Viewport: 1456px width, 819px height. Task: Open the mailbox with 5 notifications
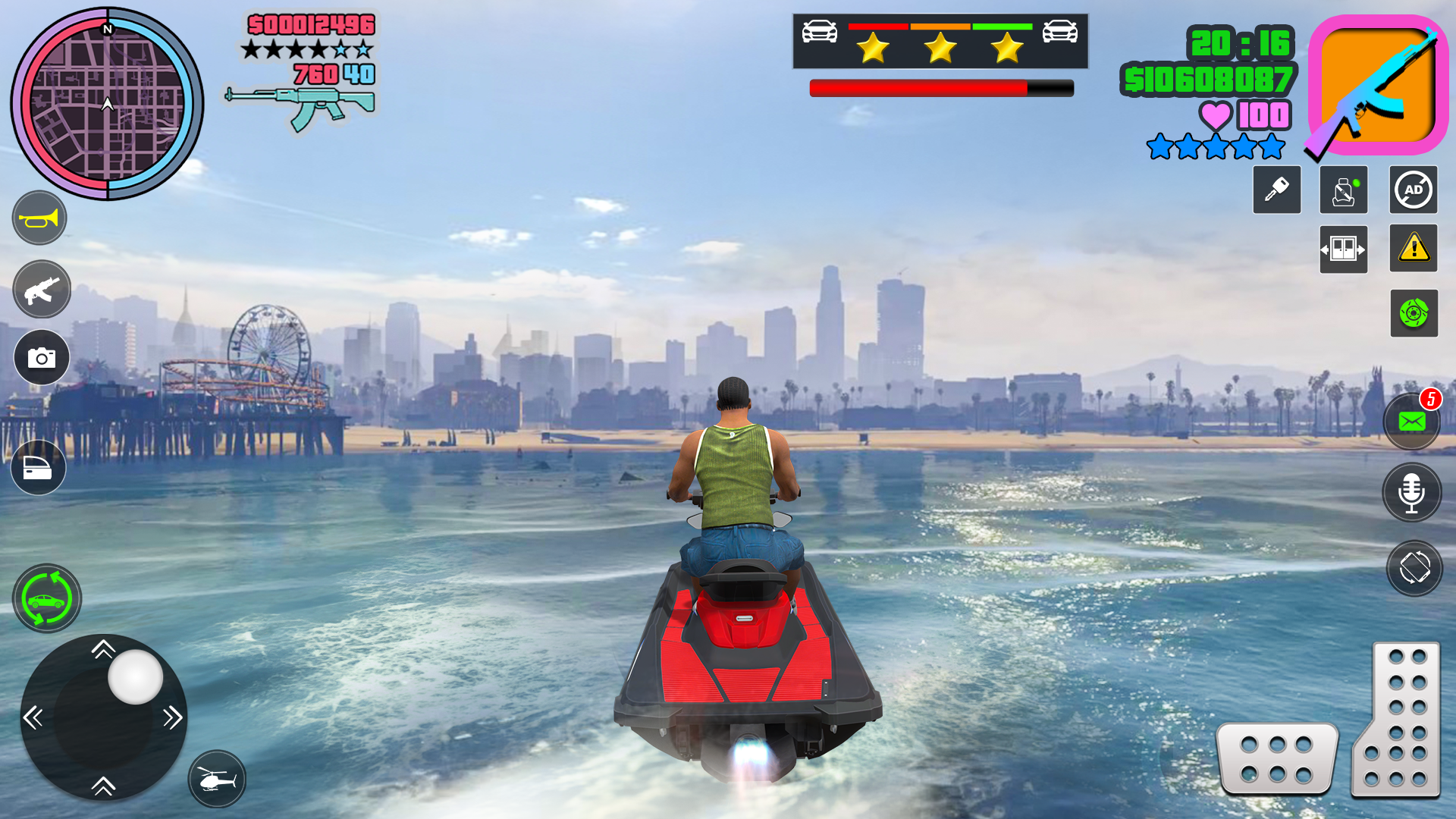(1411, 420)
